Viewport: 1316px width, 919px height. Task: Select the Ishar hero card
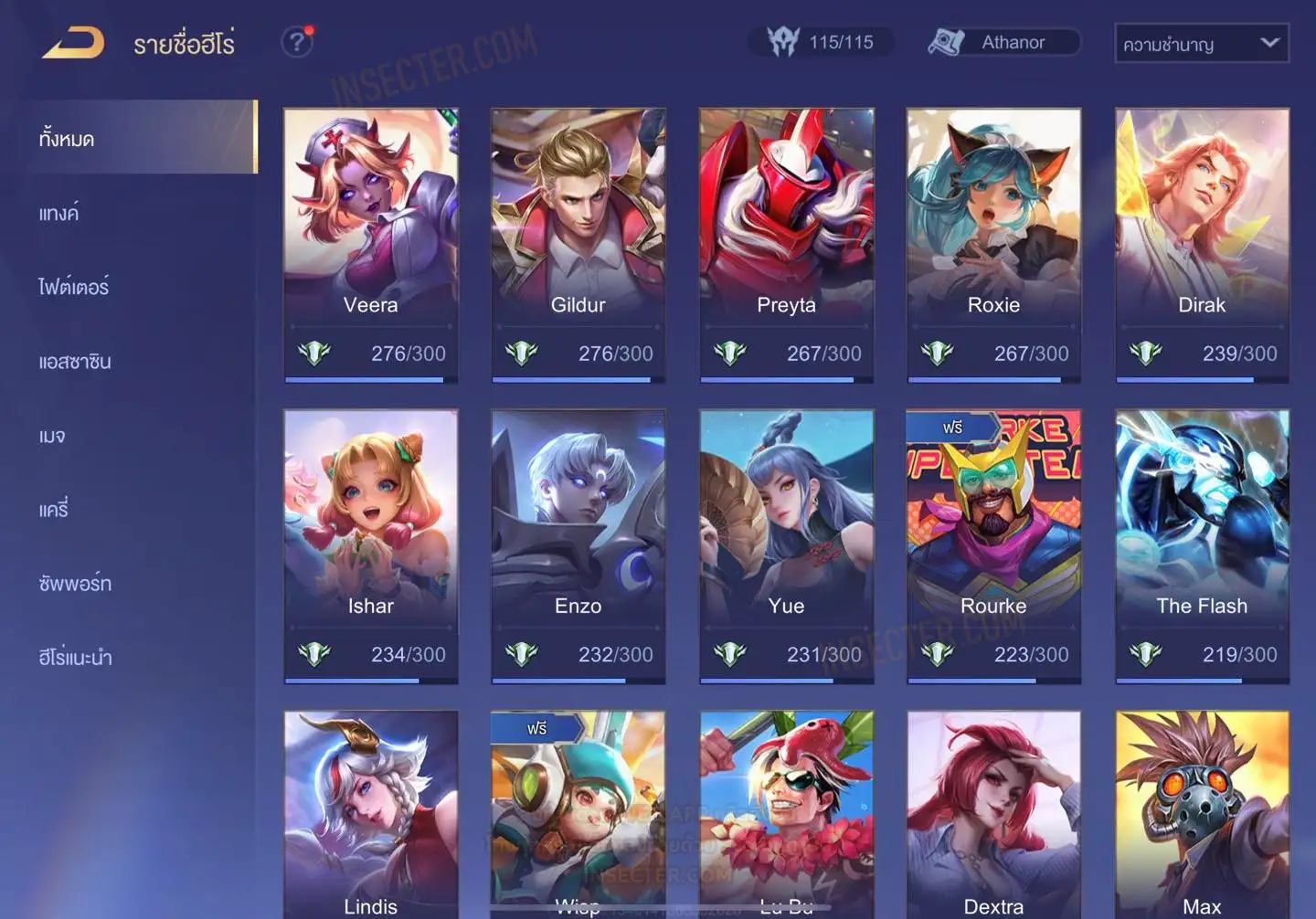tap(370, 545)
